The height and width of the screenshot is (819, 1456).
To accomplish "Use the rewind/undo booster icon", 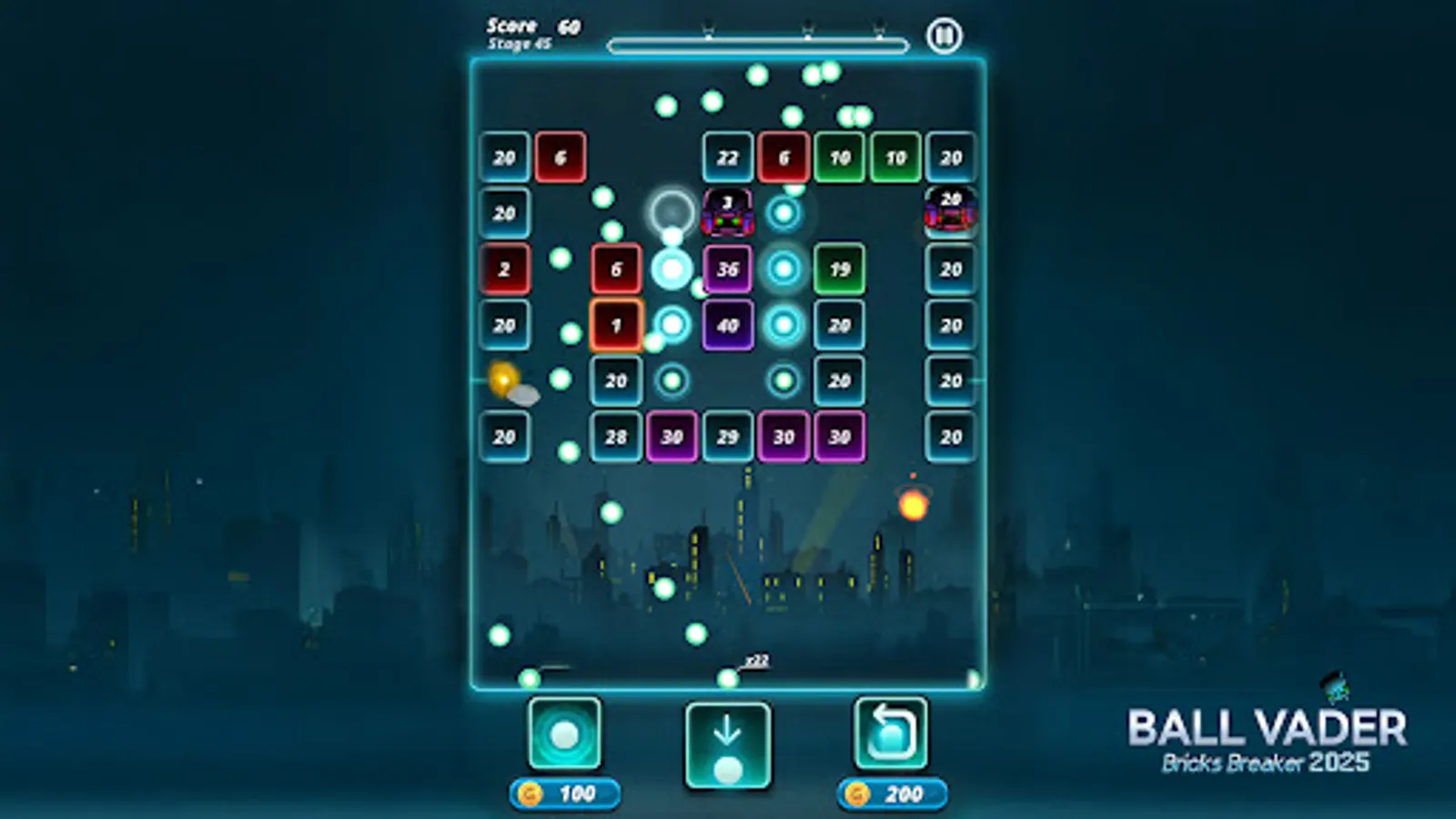I will pyautogui.click(x=889, y=733).
